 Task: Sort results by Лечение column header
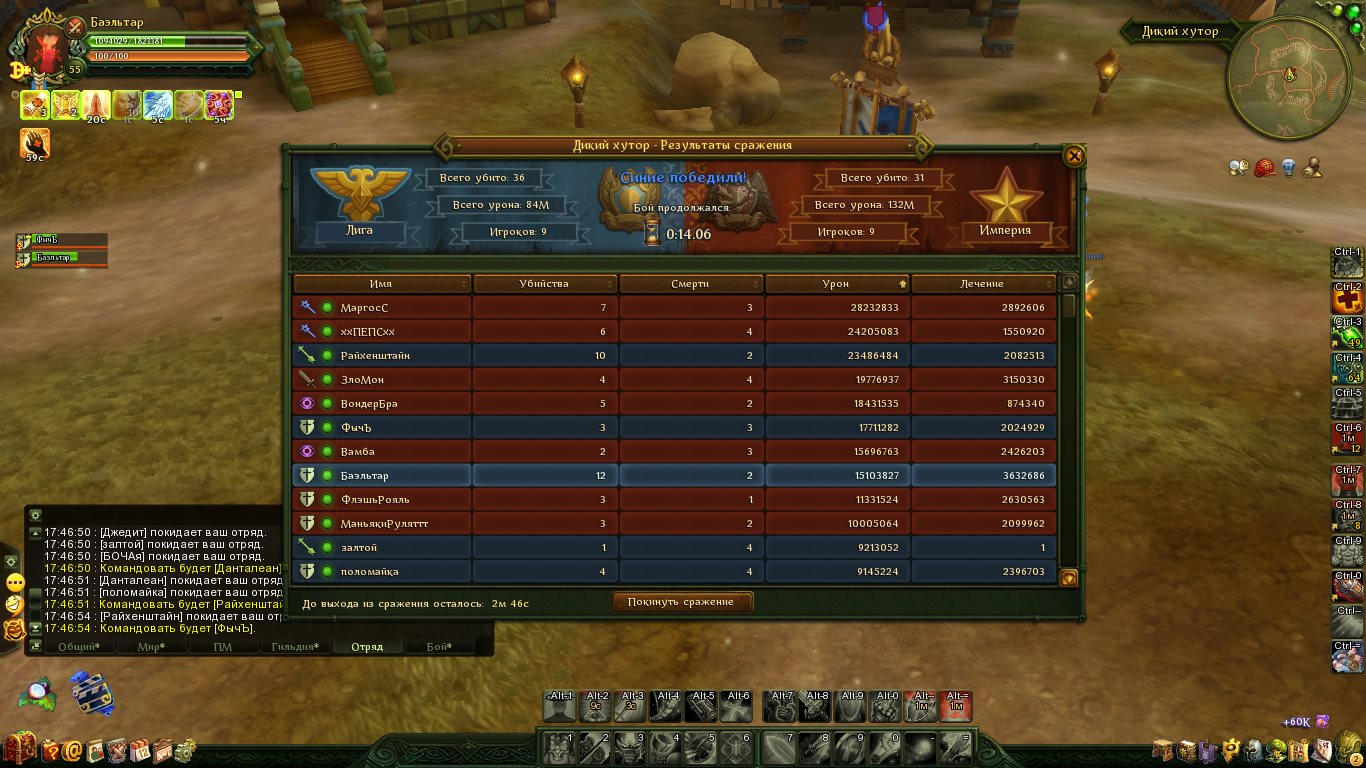(x=982, y=284)
